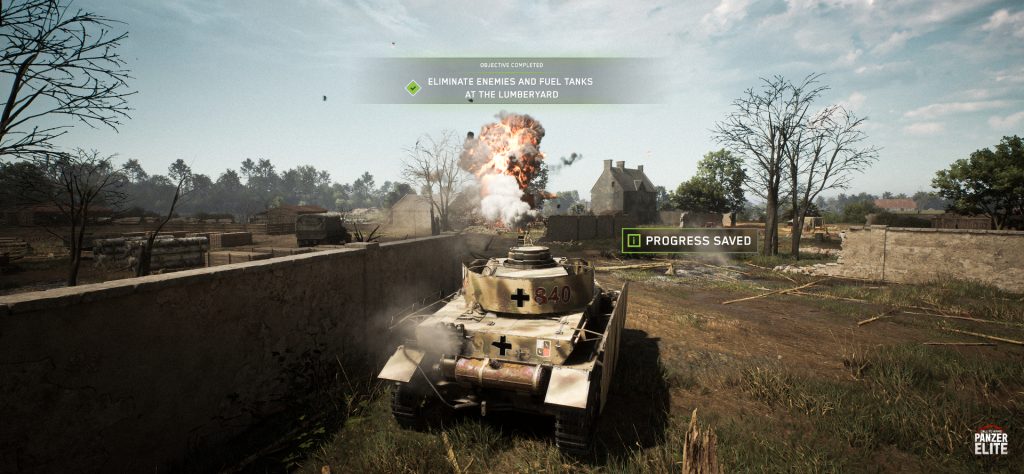Click the green objective checkmark icon
Viewport: 1024px width, 474px height.
pyautogui.click(x=413, y=87)
